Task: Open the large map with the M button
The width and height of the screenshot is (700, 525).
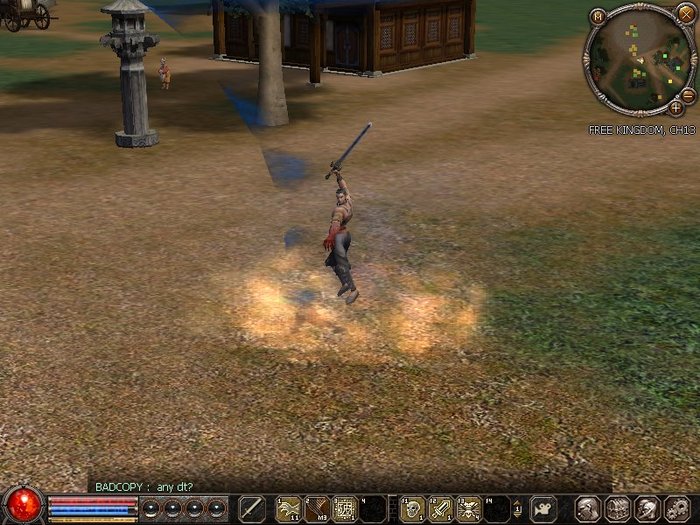Action: click(598, 16)
